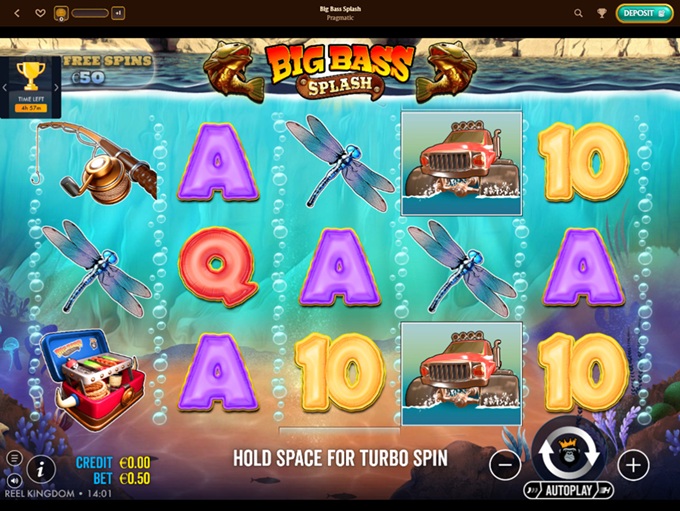Open the game info 'i' button
Viewport: 680px width, 511px height.
pyautogui.click(x=40, y=467)
